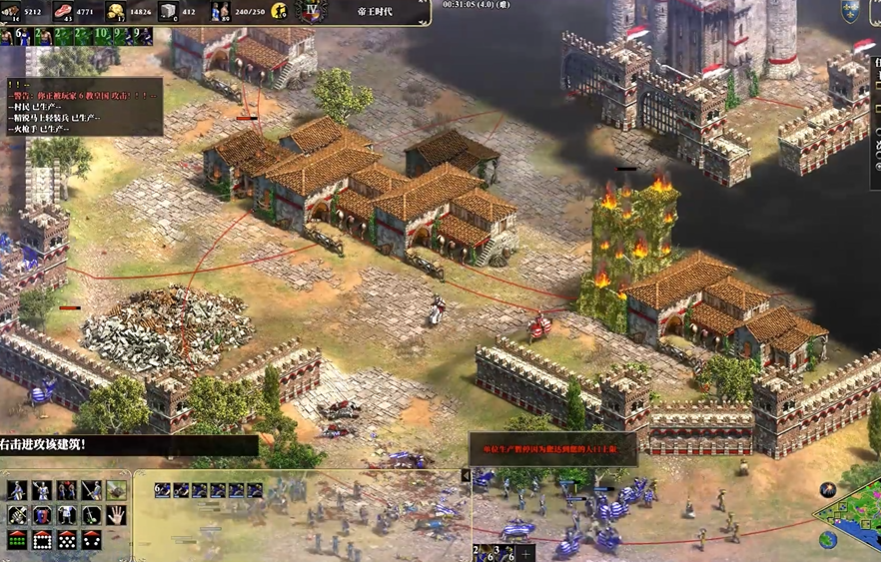Image resolution: width=881 pixels, height=562 pixels.
Task: Click the stone resource icon
Action: pyautogui.click(x=168, y=12)
